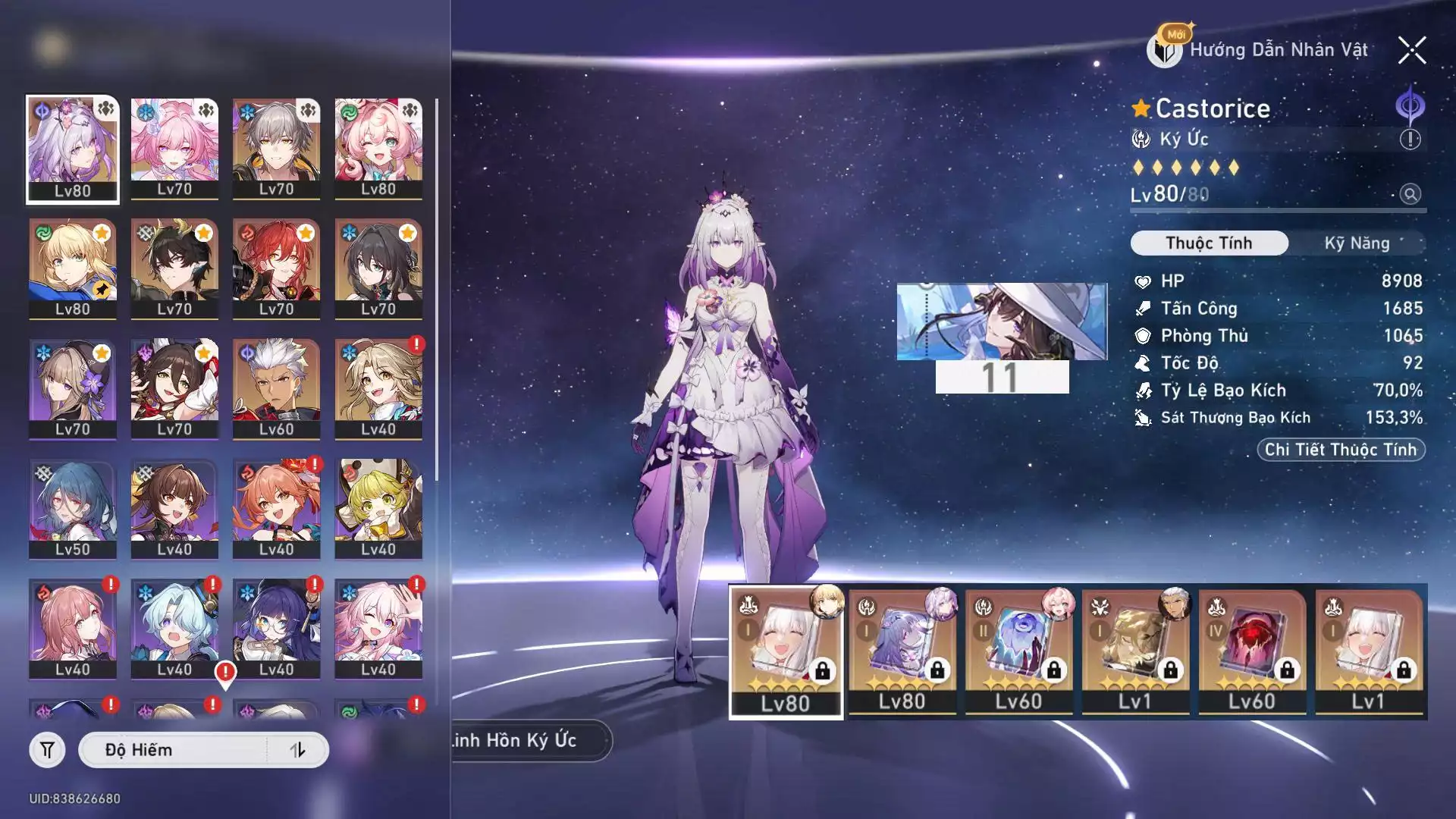
Task: Choose the Lv80 blonde wind character
Action: point(73,268)
